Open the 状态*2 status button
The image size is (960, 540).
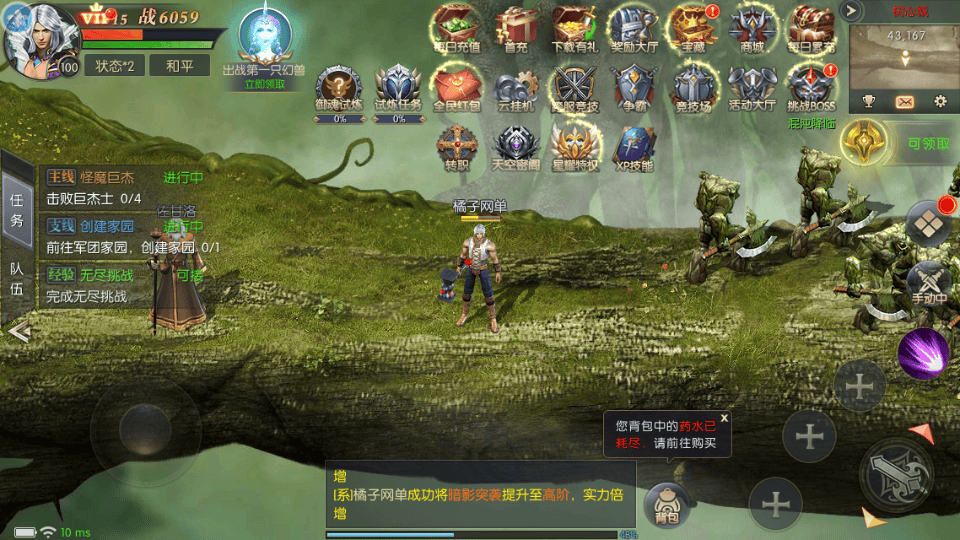115,66
